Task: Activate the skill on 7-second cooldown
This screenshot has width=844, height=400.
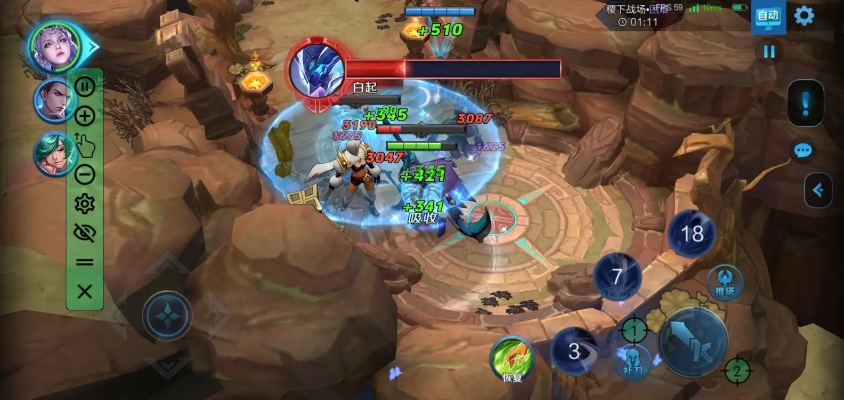Action: (617, 277)
